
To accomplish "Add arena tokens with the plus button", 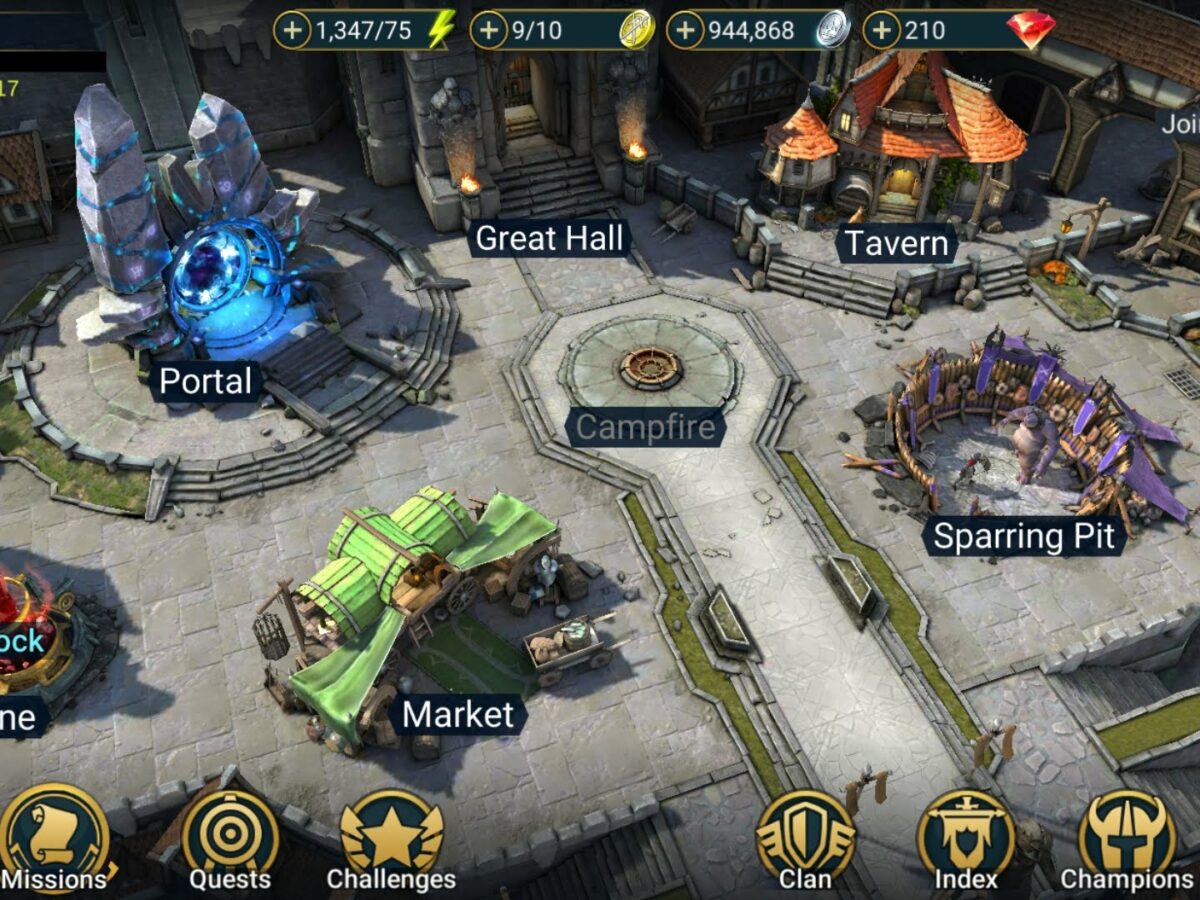I will (x=489, y=31).
